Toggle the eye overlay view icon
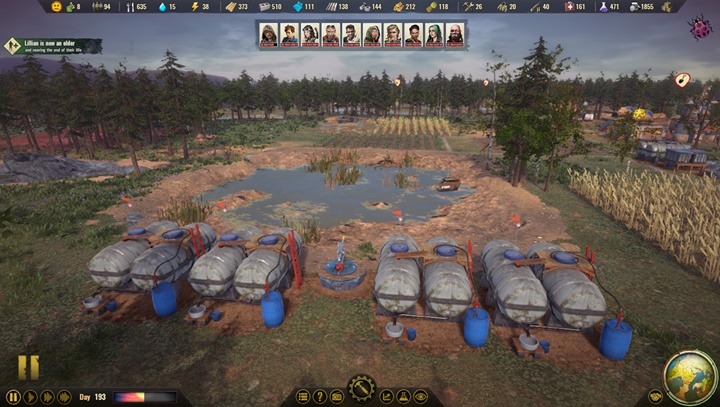Screen dimensions: 720x407 point(420,397)
